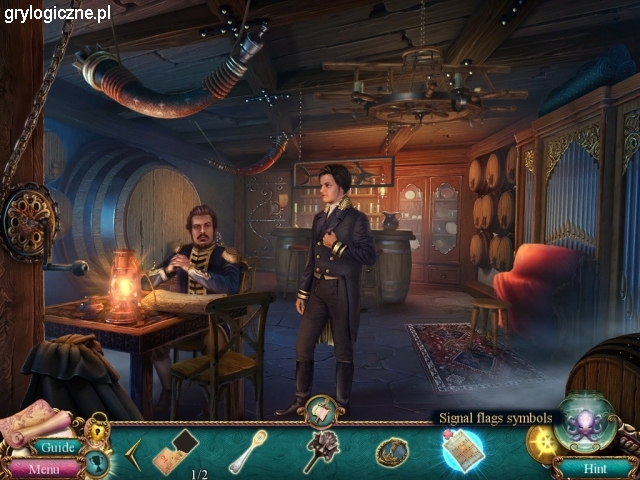The width and height of the screenshot is (640, 480).
Task: Open the Guide
Action: click(59, 447)
